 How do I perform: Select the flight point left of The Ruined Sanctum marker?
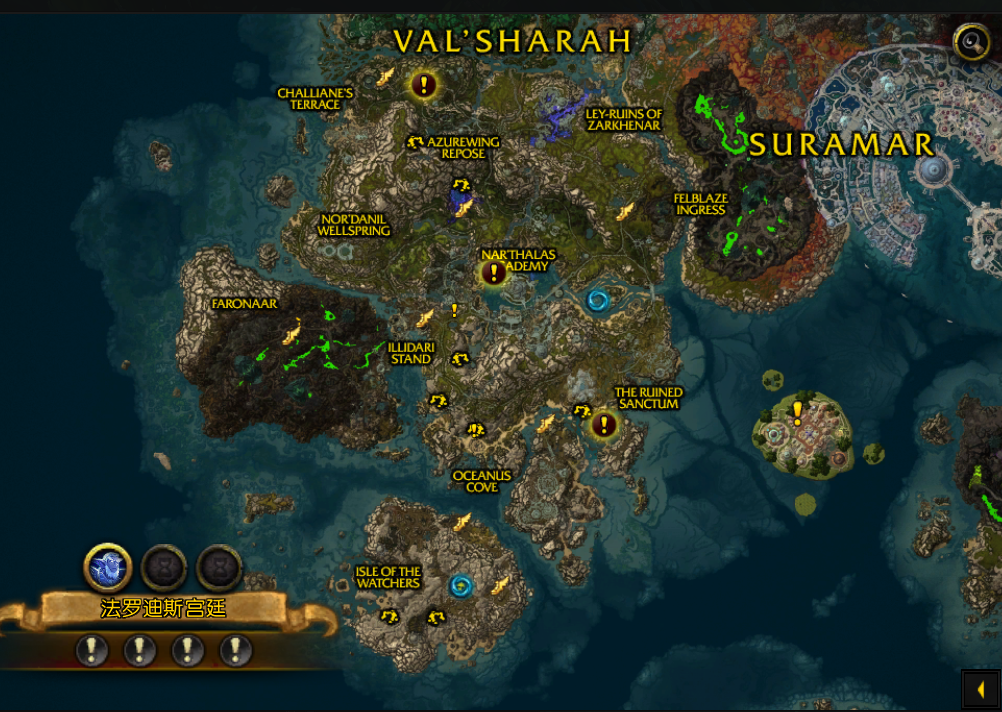[x=546, y=425]
